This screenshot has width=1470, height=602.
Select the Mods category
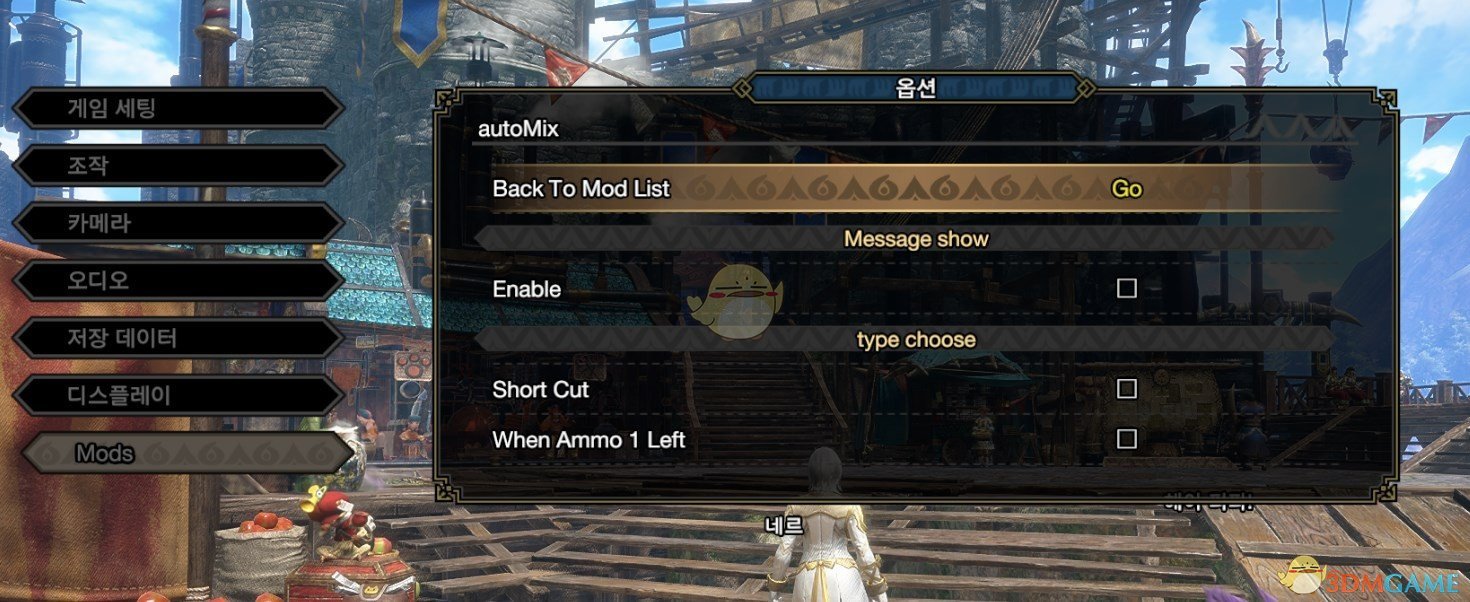(185, 454)
